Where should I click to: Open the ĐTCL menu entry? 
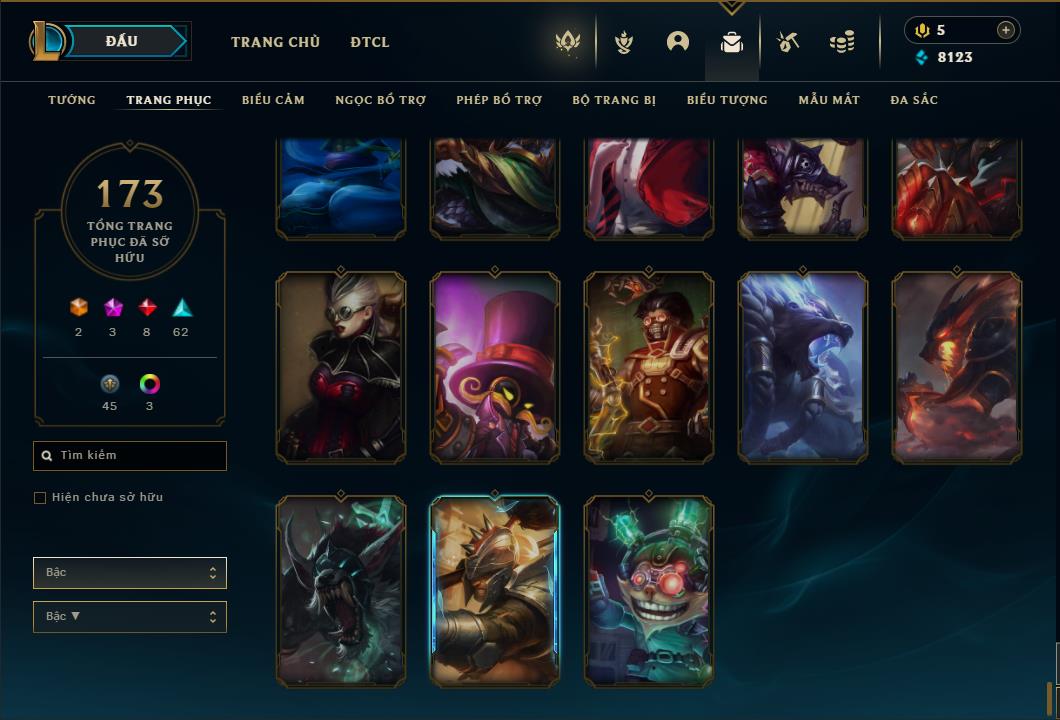370,42
